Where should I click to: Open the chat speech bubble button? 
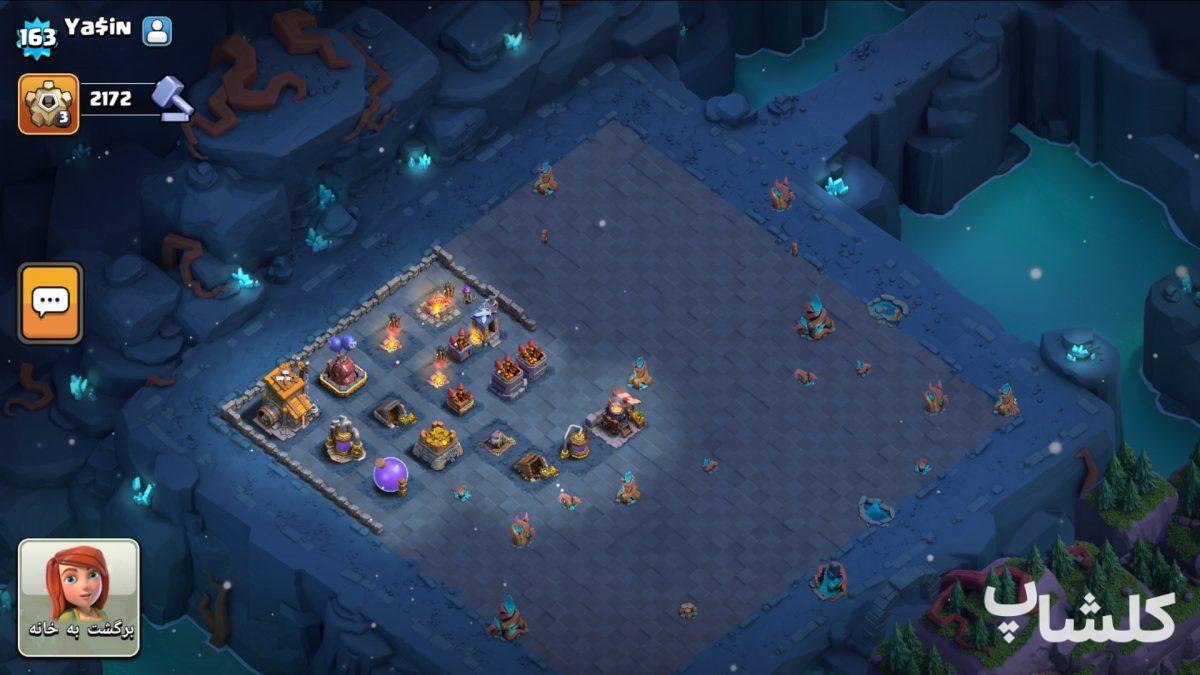49,303
